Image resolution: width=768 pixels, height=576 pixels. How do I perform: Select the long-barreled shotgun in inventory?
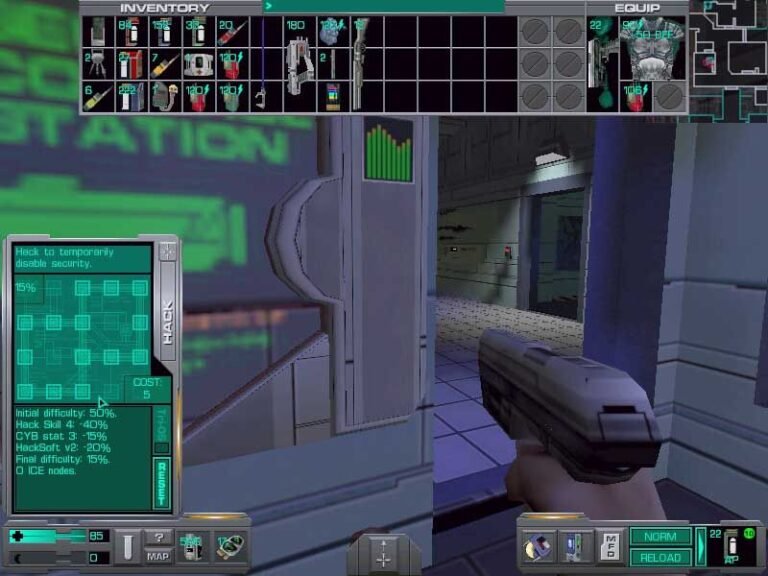359,62
